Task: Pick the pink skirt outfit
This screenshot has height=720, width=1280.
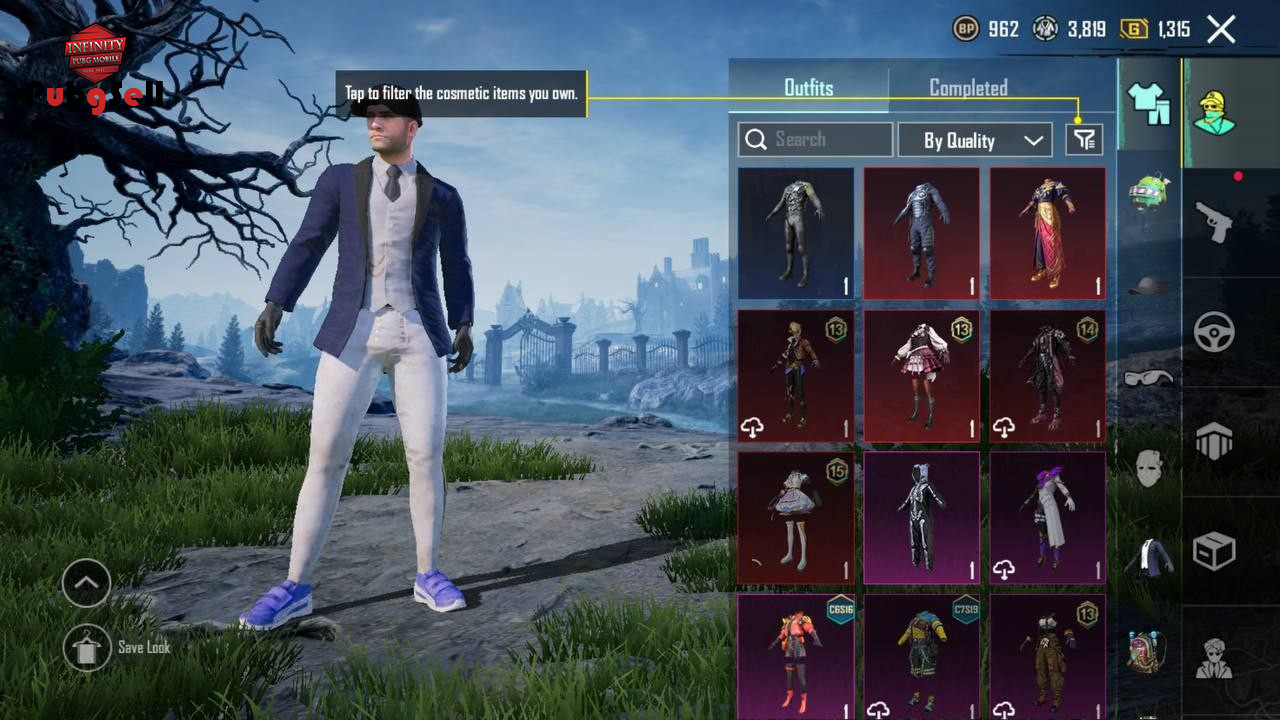Action: pyautogui.click(x=922, y=375)
